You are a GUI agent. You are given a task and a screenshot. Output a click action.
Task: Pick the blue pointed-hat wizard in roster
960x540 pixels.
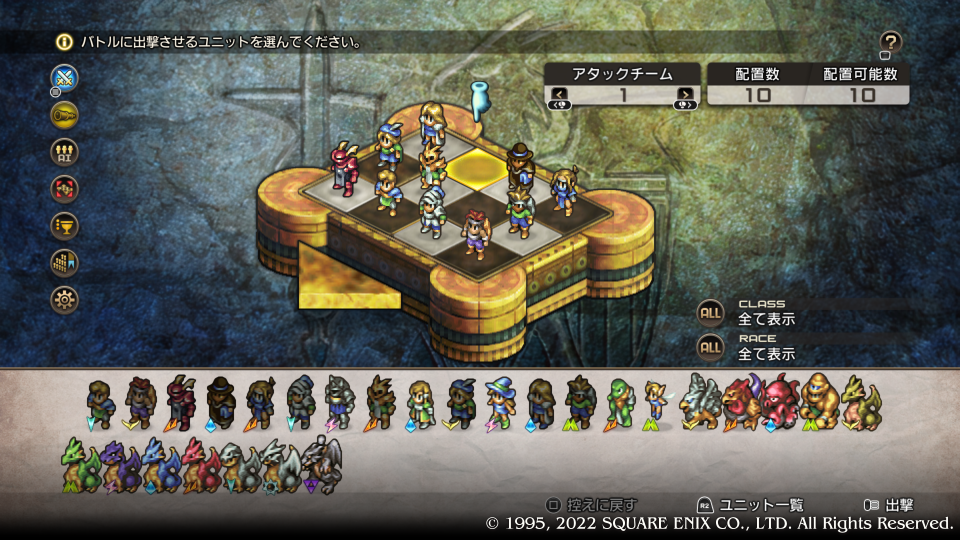pos(499,402)
